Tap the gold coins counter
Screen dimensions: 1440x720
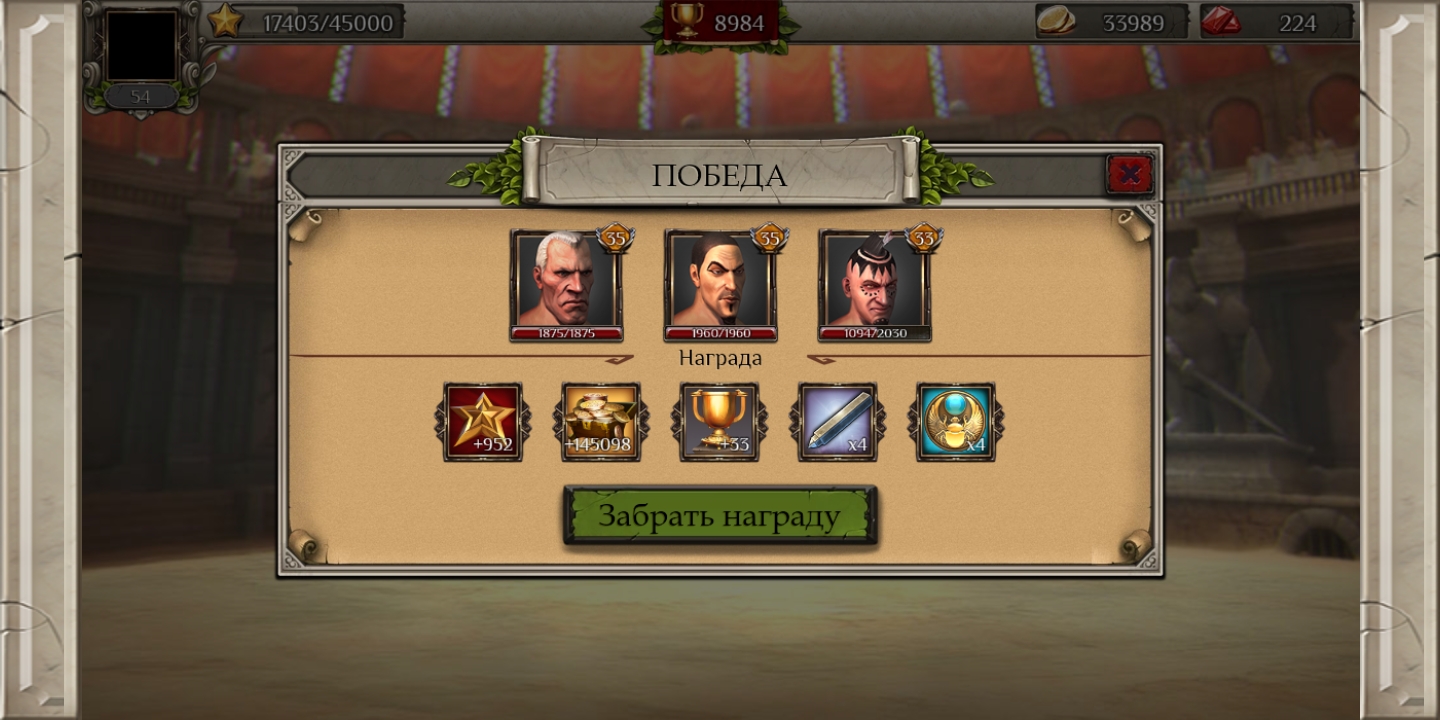point(1111,22)
